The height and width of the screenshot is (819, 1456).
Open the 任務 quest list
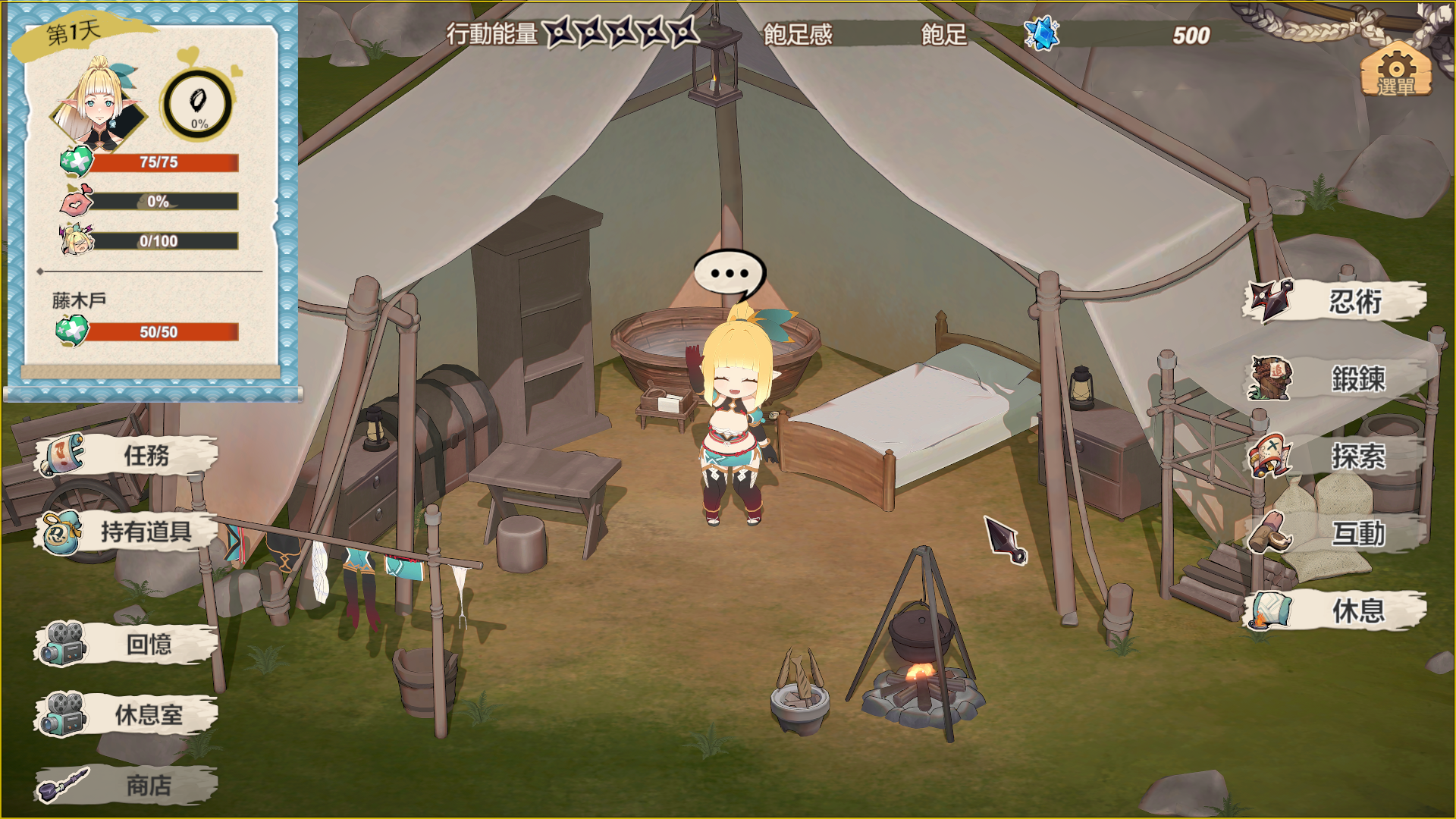point(126,455)
